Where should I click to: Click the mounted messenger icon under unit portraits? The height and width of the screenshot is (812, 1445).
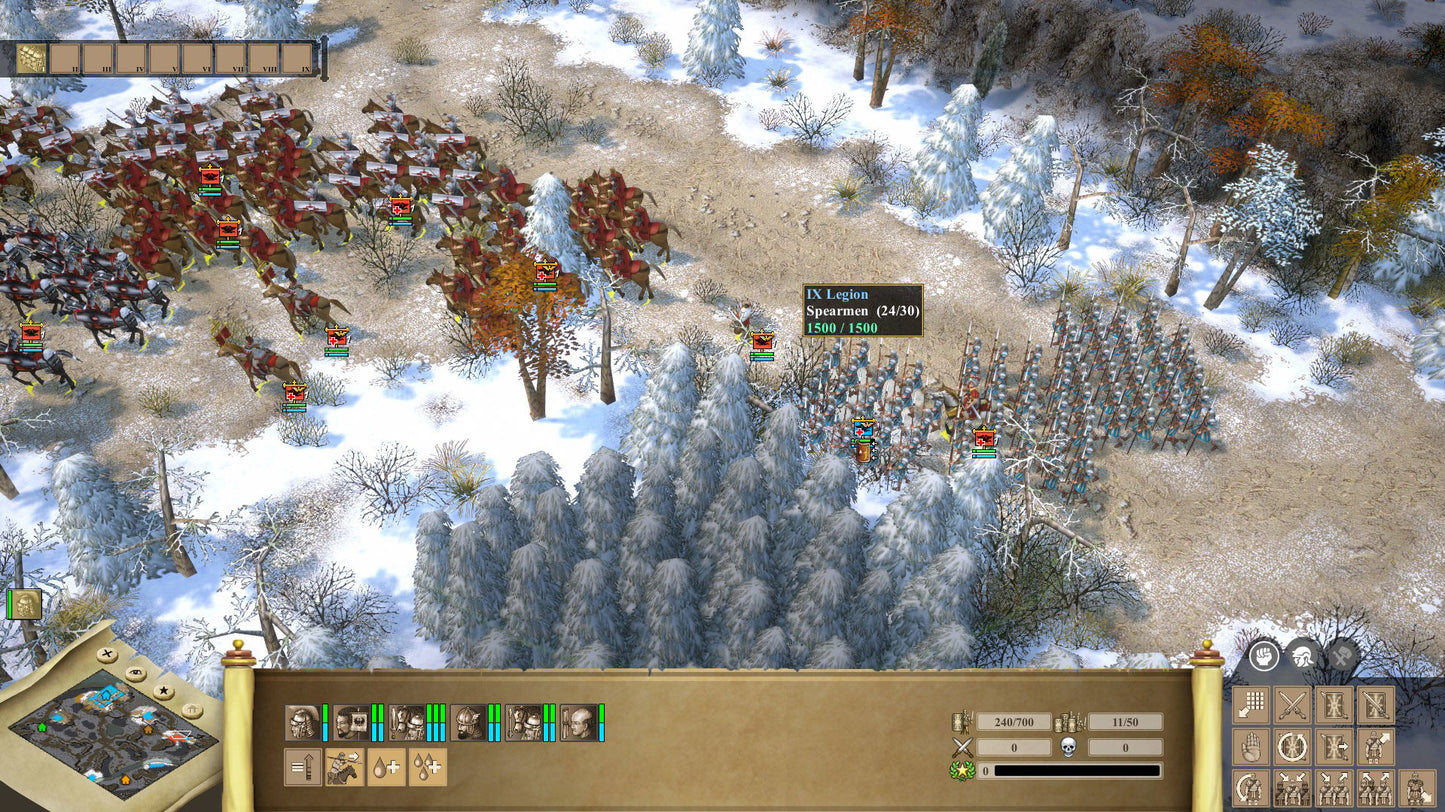pyautogui.click(x=344, y=767)
